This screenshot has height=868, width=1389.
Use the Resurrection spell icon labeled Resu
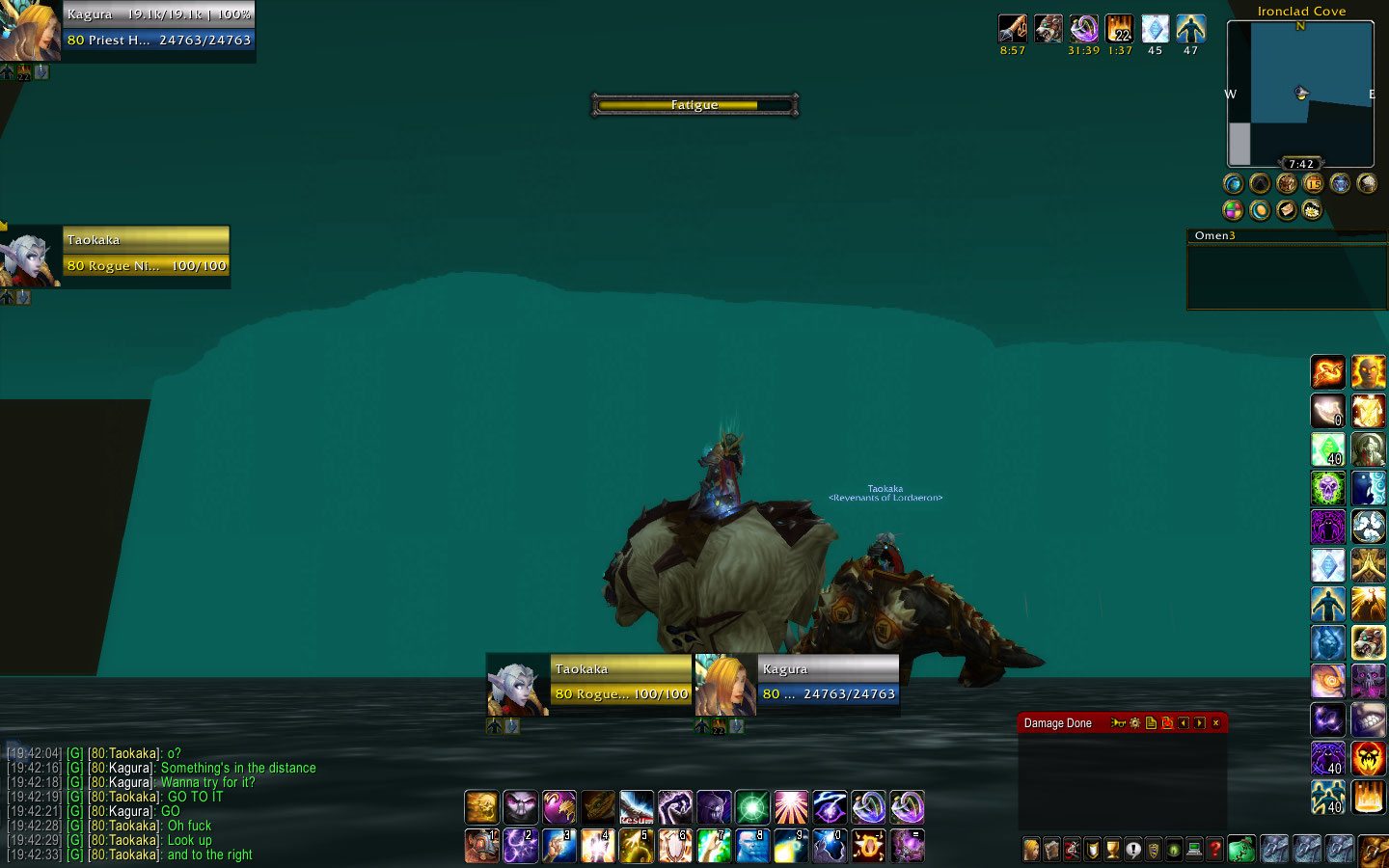click(637, 807)
